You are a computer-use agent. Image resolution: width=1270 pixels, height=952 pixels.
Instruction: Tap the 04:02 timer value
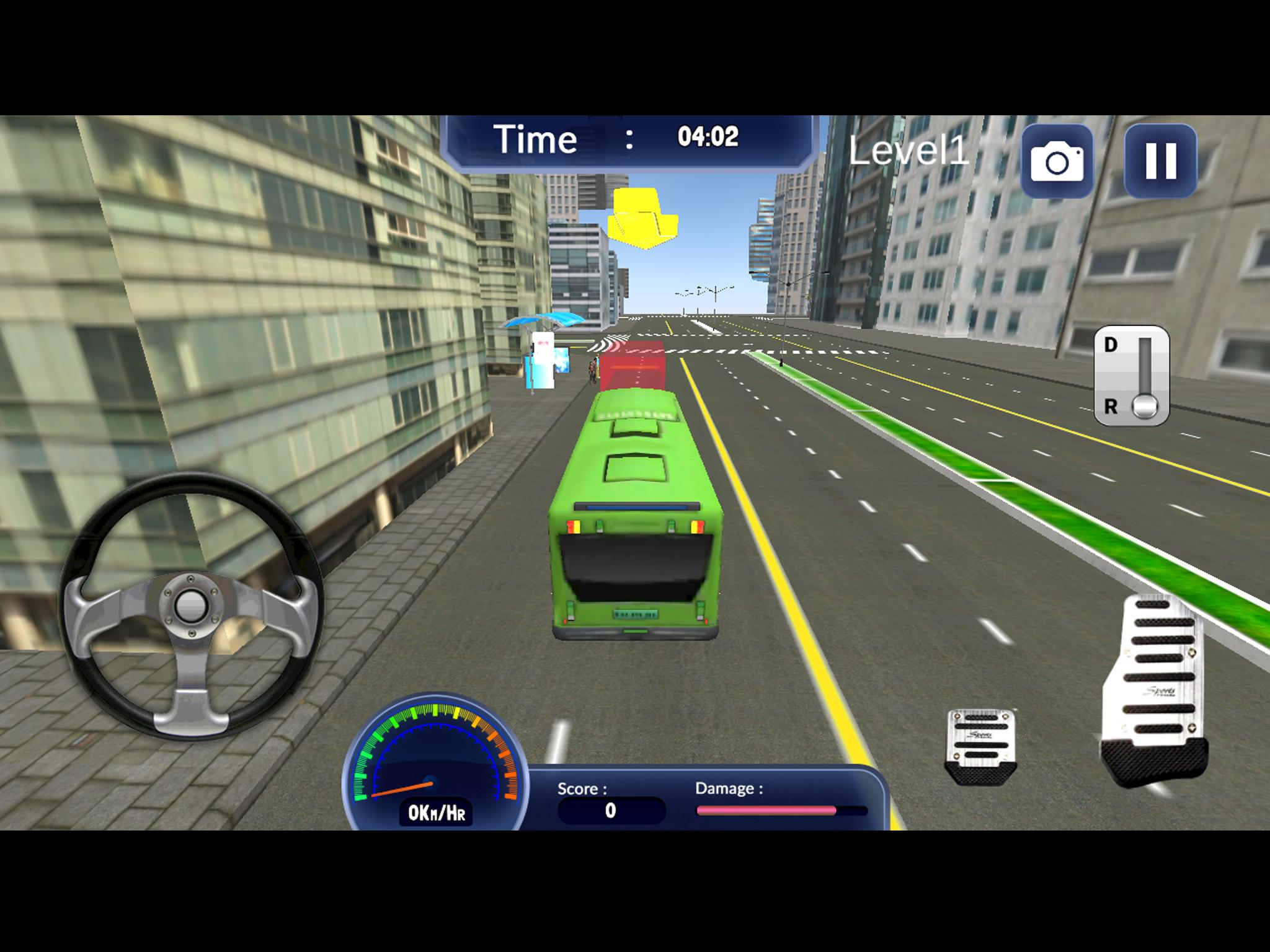[x=707, y=138]
